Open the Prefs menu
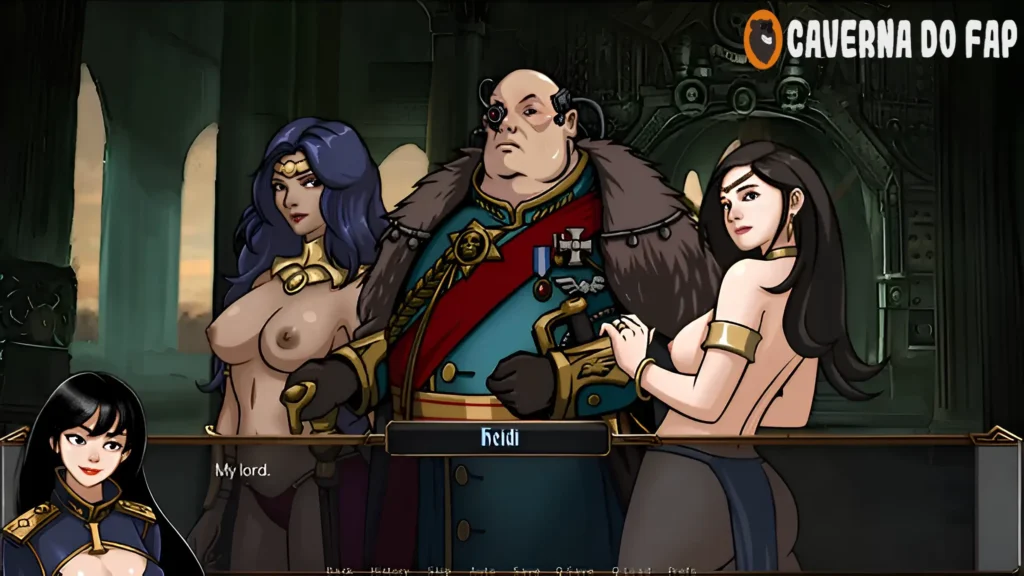 682,570
